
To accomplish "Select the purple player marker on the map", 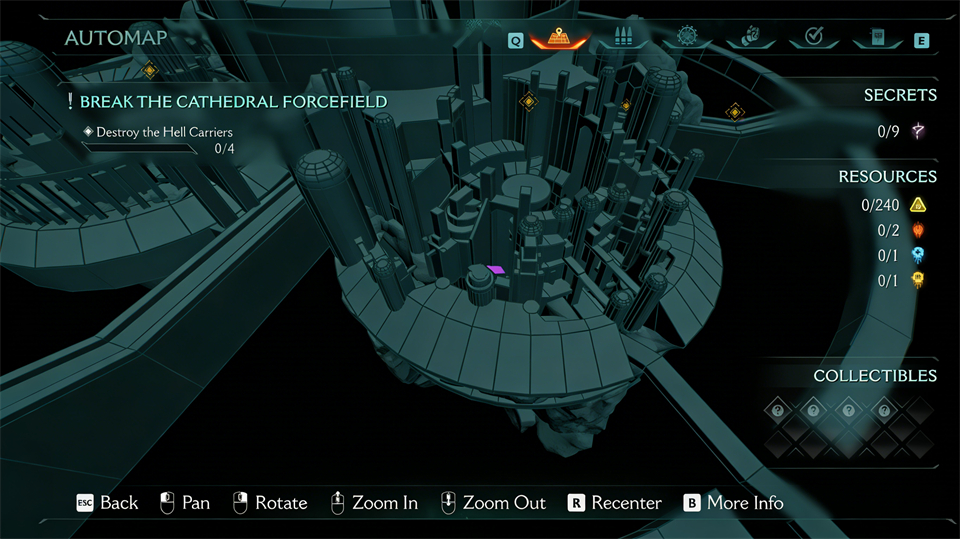I will 496,269.
